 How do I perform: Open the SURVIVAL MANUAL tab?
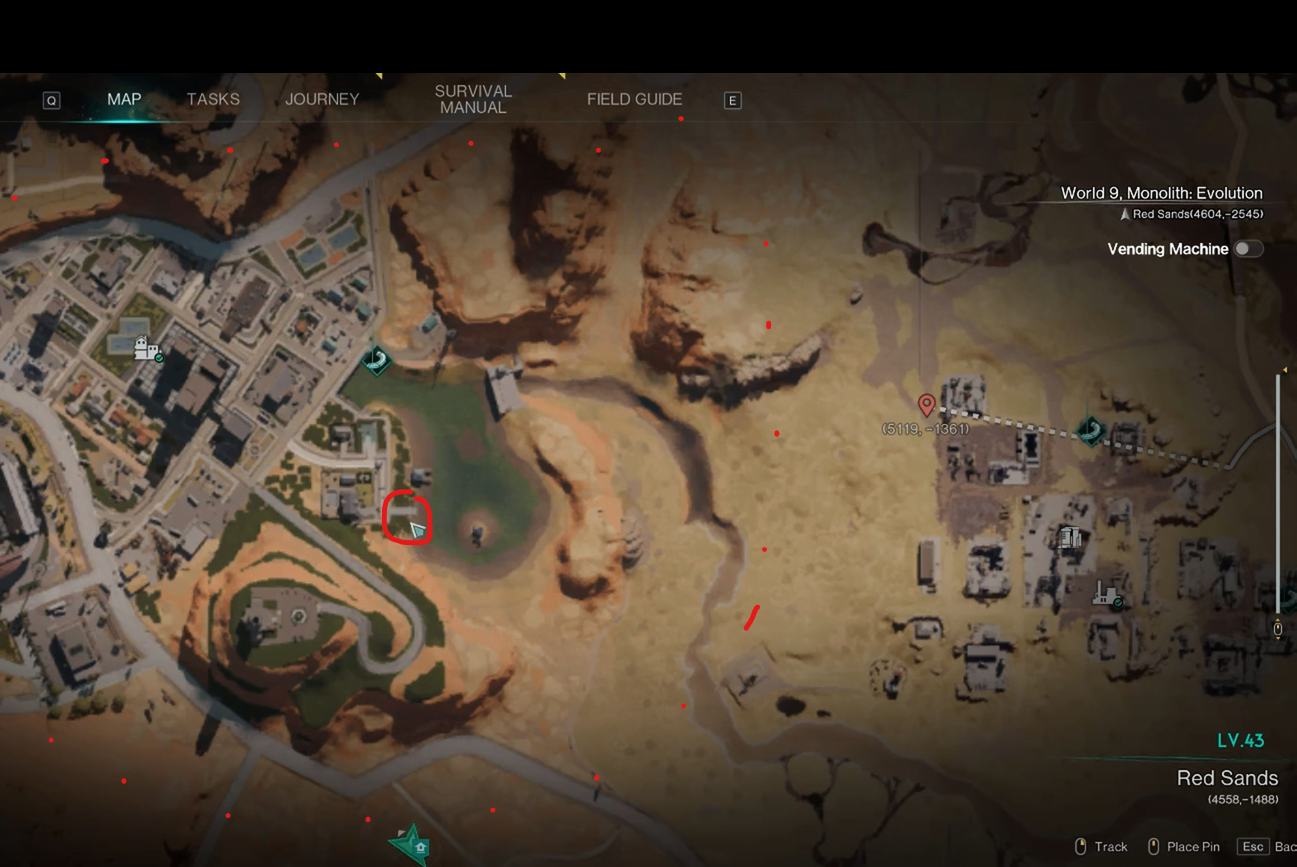coord(472,99)
